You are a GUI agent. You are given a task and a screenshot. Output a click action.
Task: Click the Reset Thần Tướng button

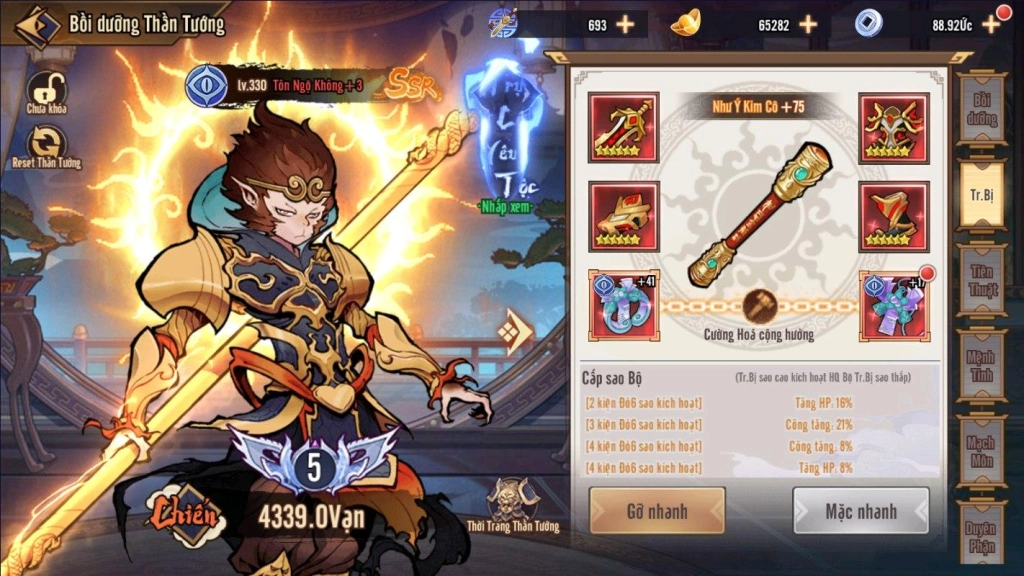pos(46,144)
